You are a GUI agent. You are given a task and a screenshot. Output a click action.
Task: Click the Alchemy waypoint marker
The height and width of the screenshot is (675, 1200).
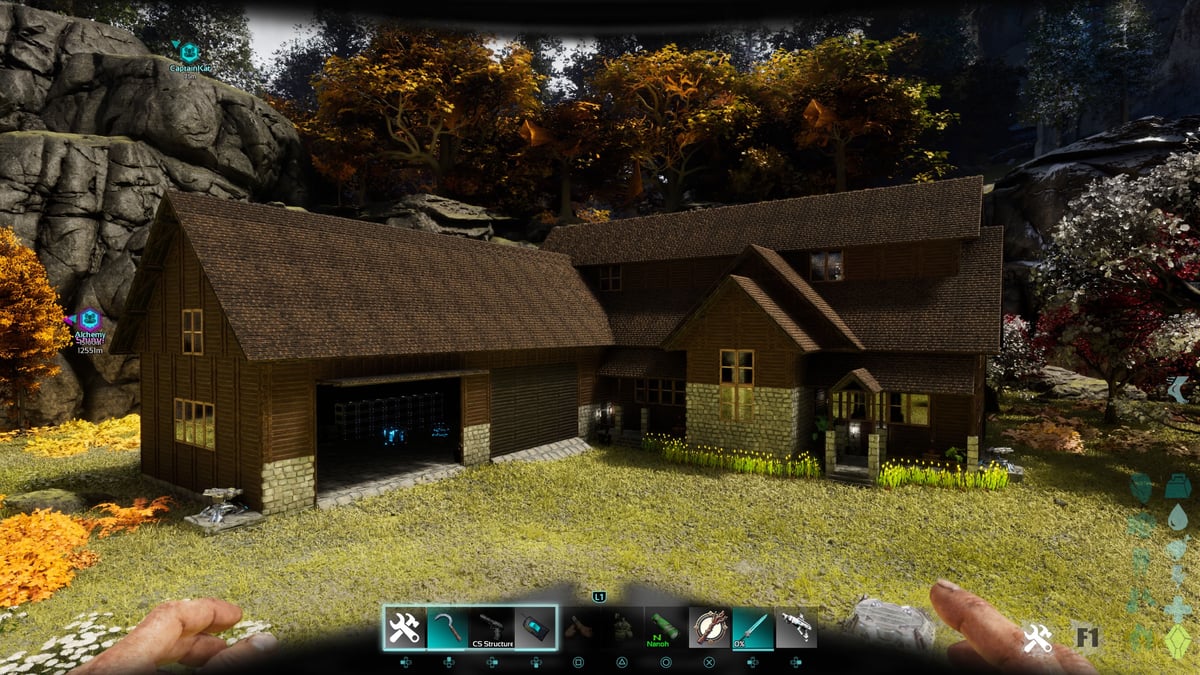(x=90, y=320)
